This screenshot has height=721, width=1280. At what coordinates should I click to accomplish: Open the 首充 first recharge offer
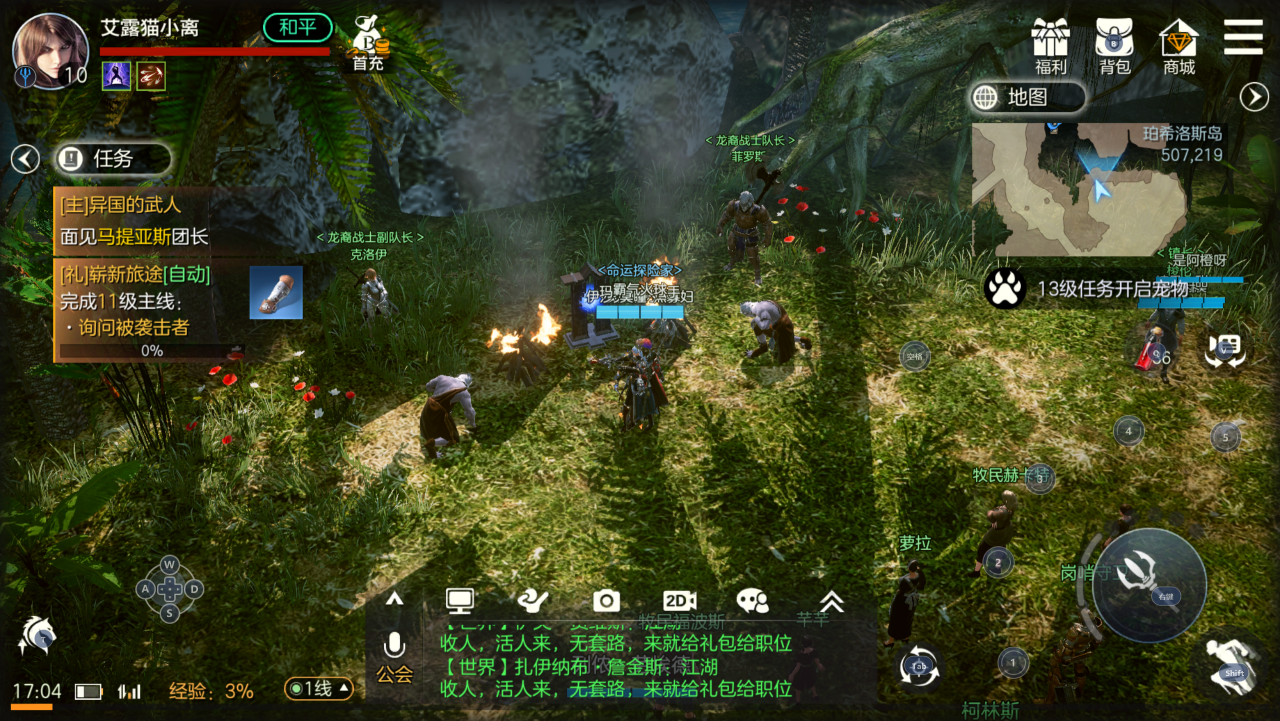pos(368,45)
